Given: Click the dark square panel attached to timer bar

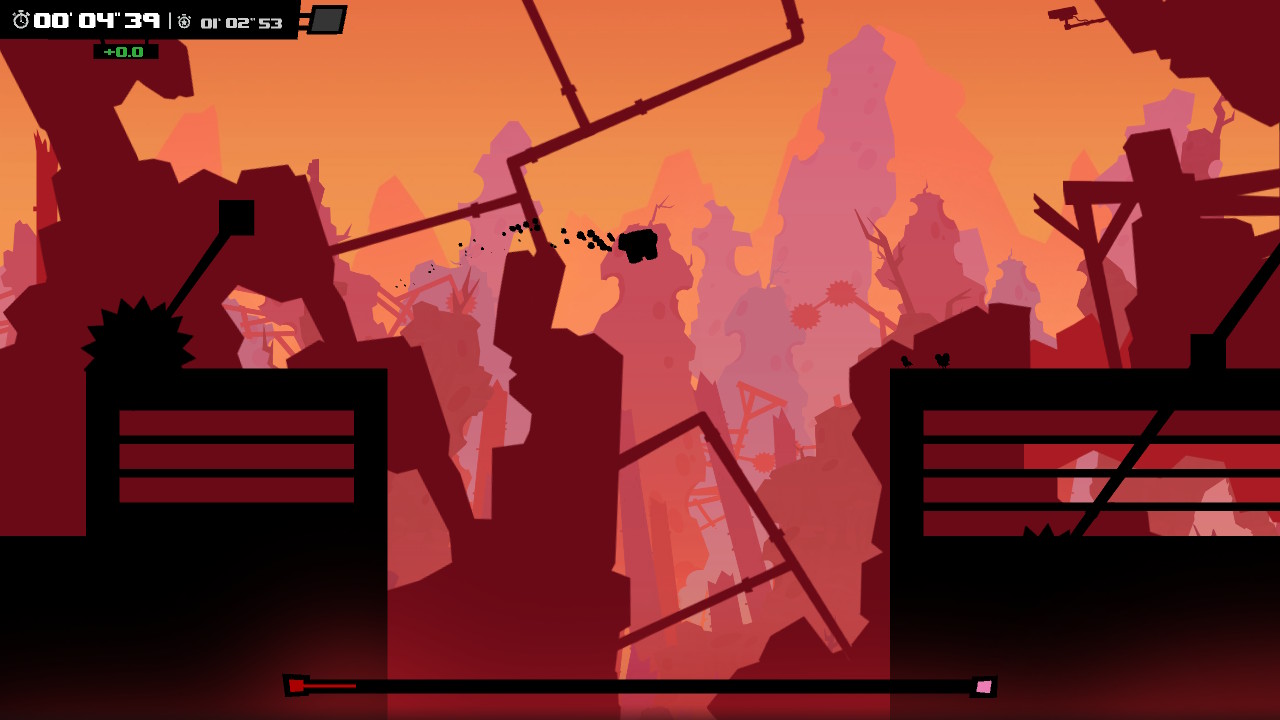Looking at the screenshot, I should (325, 20).
